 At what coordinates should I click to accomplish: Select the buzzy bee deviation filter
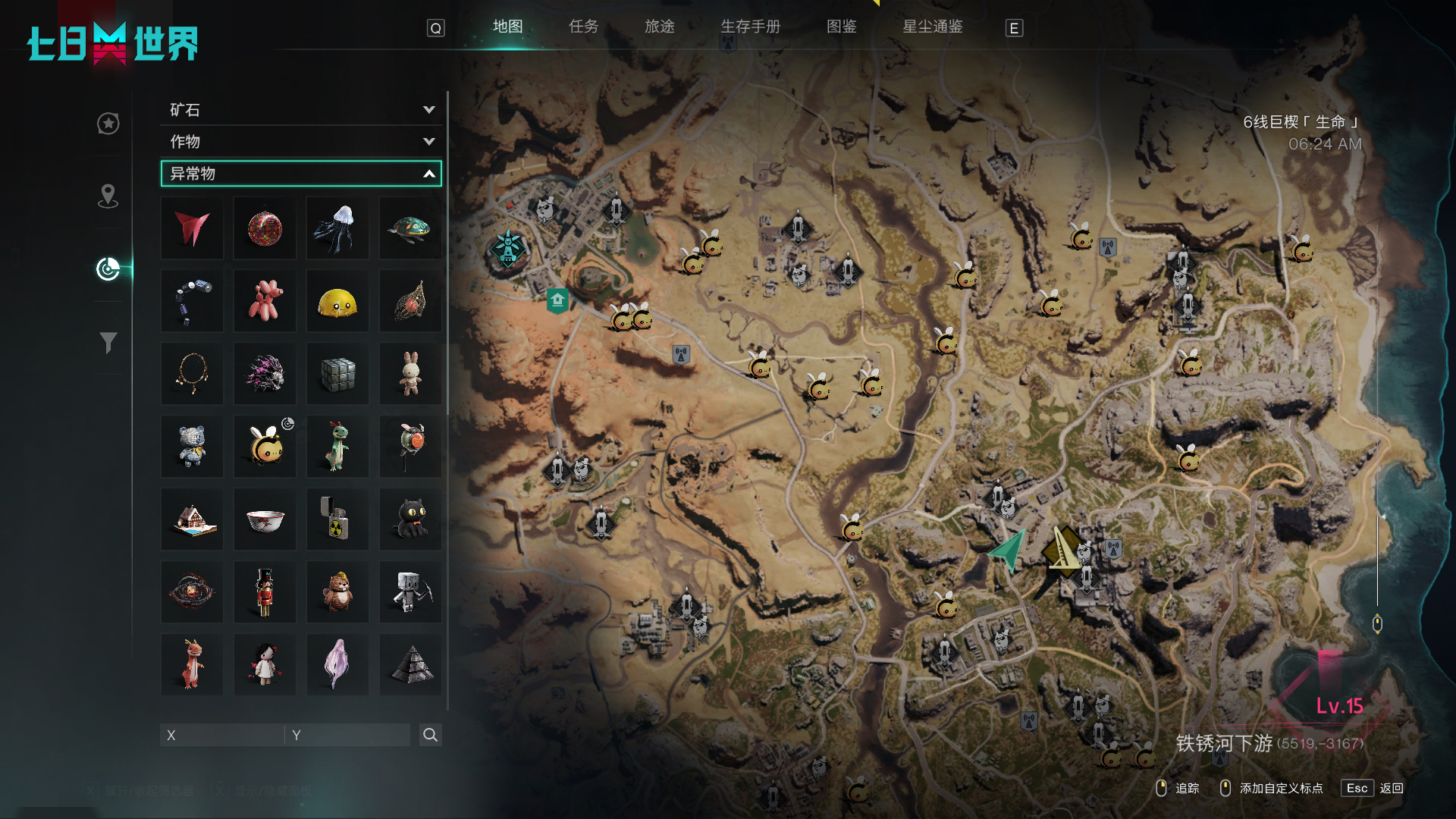point(265,446)
